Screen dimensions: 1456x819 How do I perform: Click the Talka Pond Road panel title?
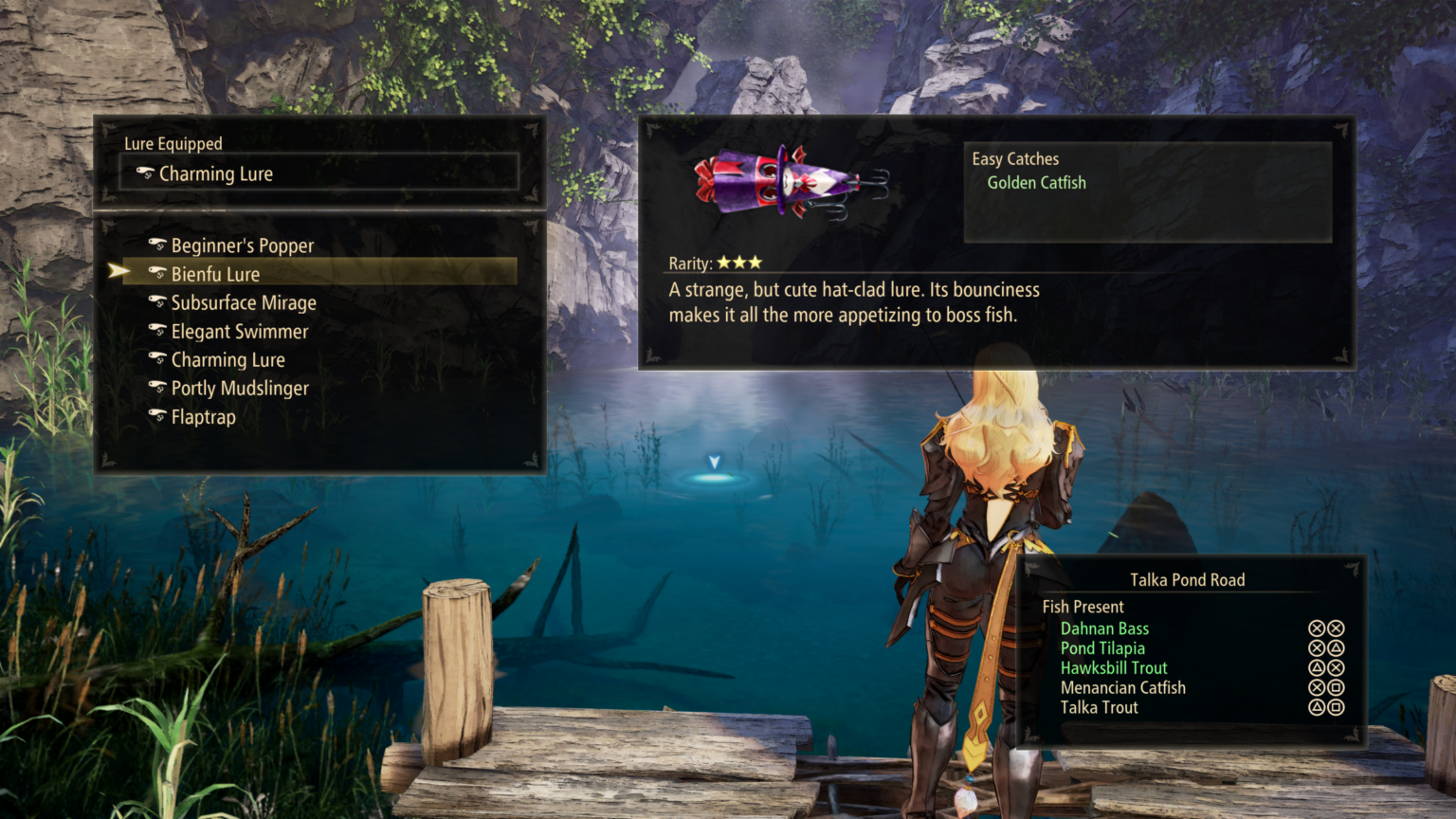pos(1186,579)
